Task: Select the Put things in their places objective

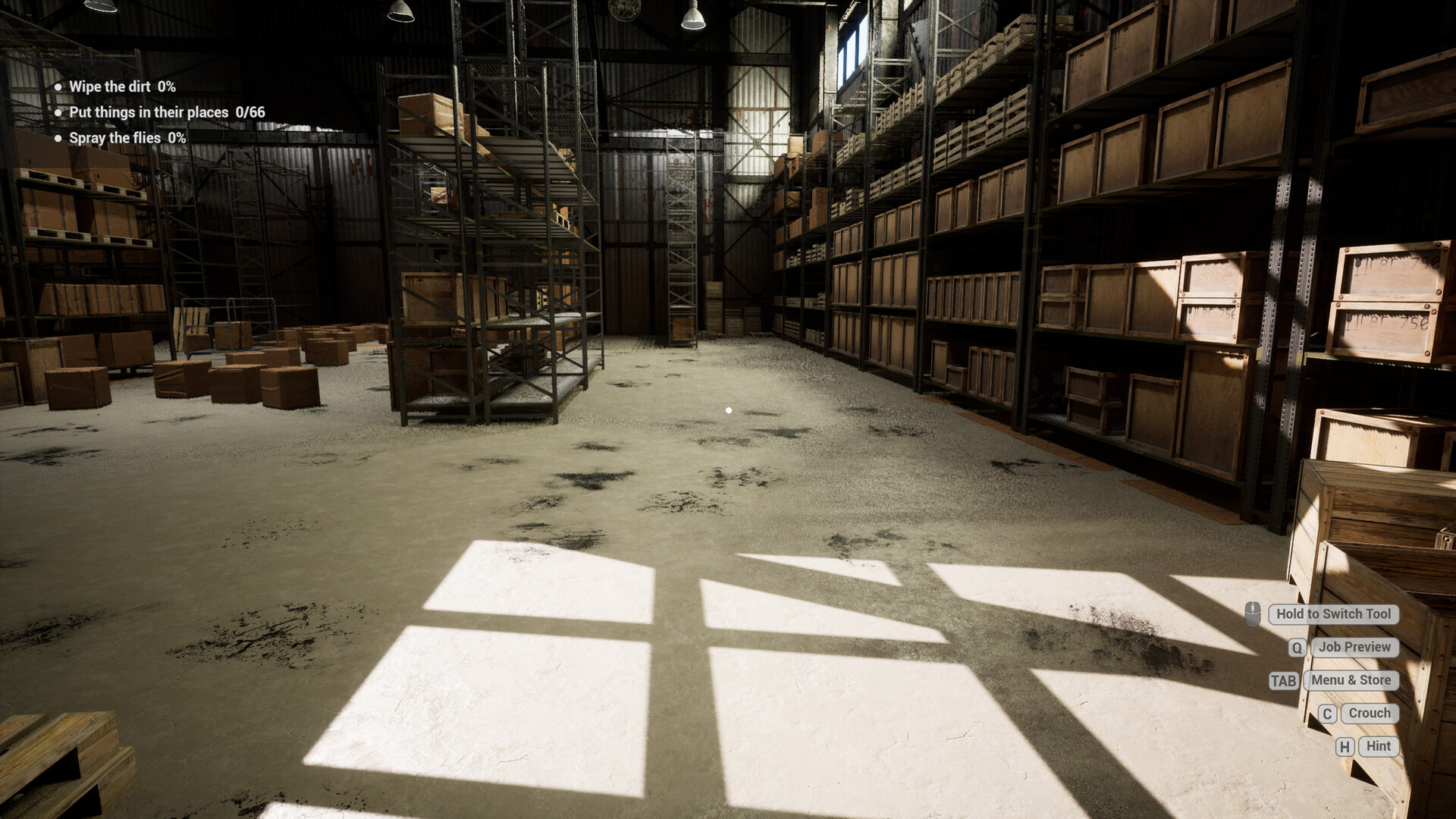Action: [x=149, y=111]
